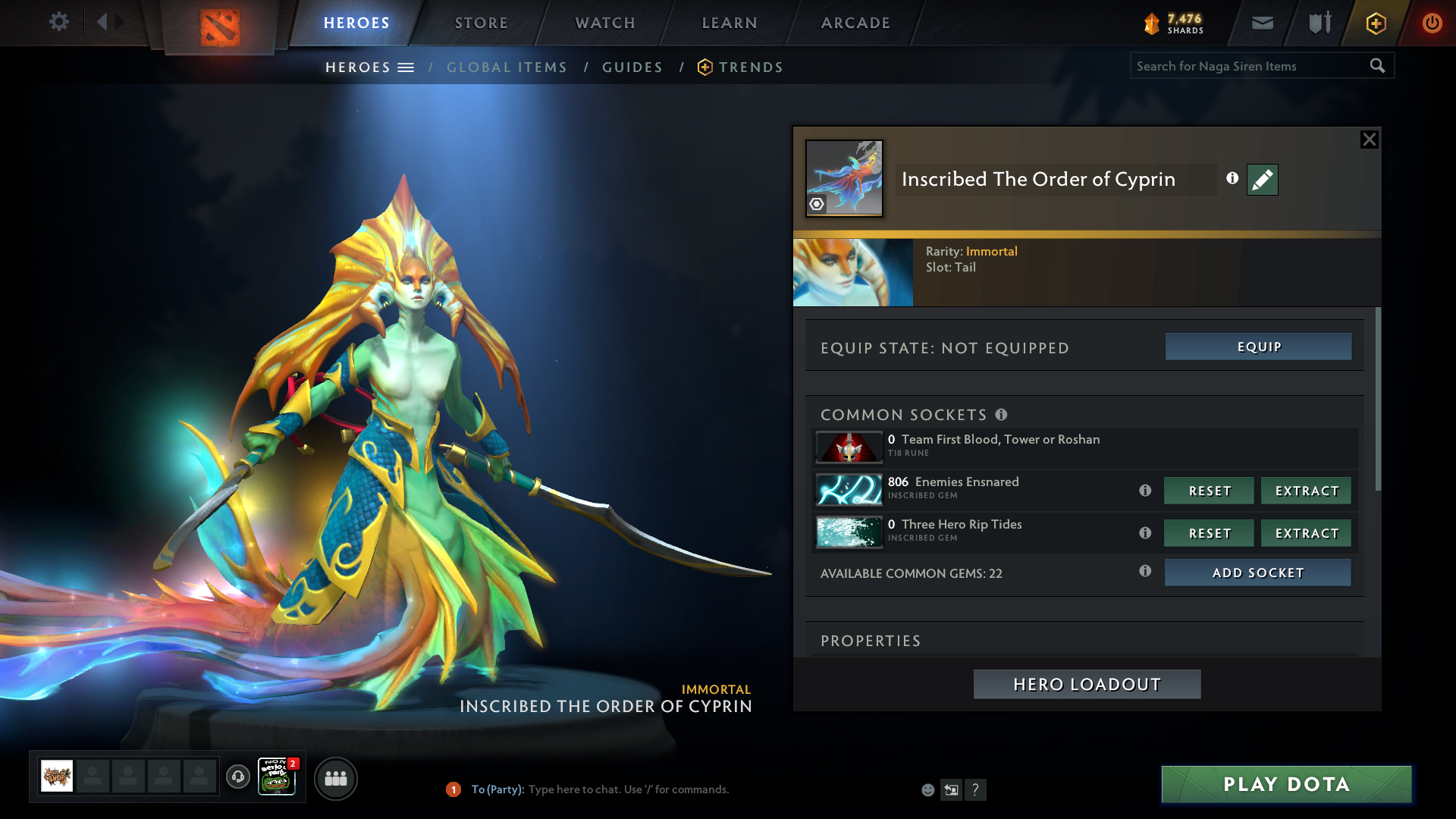
Task: View hero Guides section
Action: pyautogui.click(x=632, y=67)
